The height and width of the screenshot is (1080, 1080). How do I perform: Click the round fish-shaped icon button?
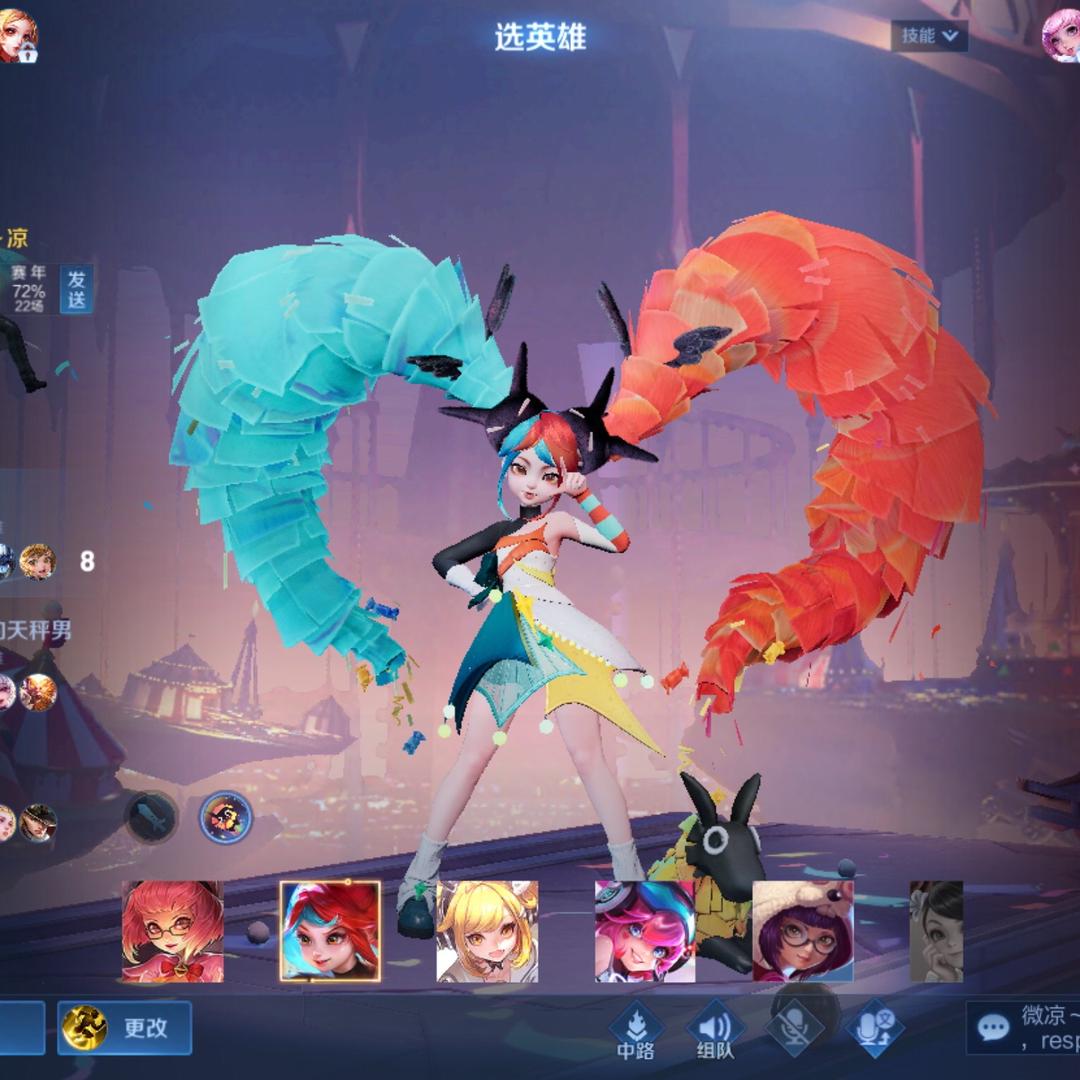151,817
